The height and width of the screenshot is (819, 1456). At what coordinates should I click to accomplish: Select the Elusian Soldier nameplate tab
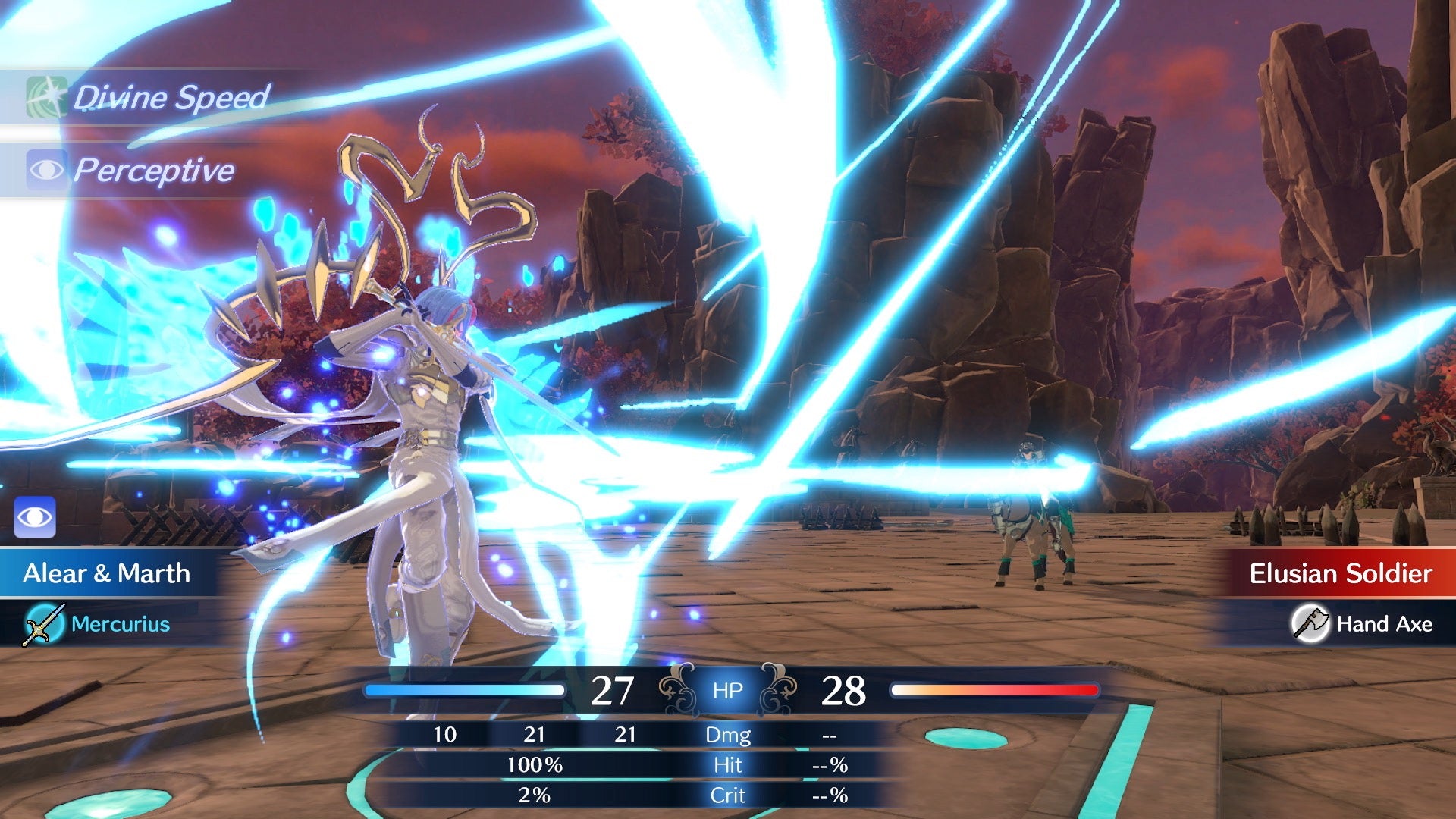point(1342,574)
